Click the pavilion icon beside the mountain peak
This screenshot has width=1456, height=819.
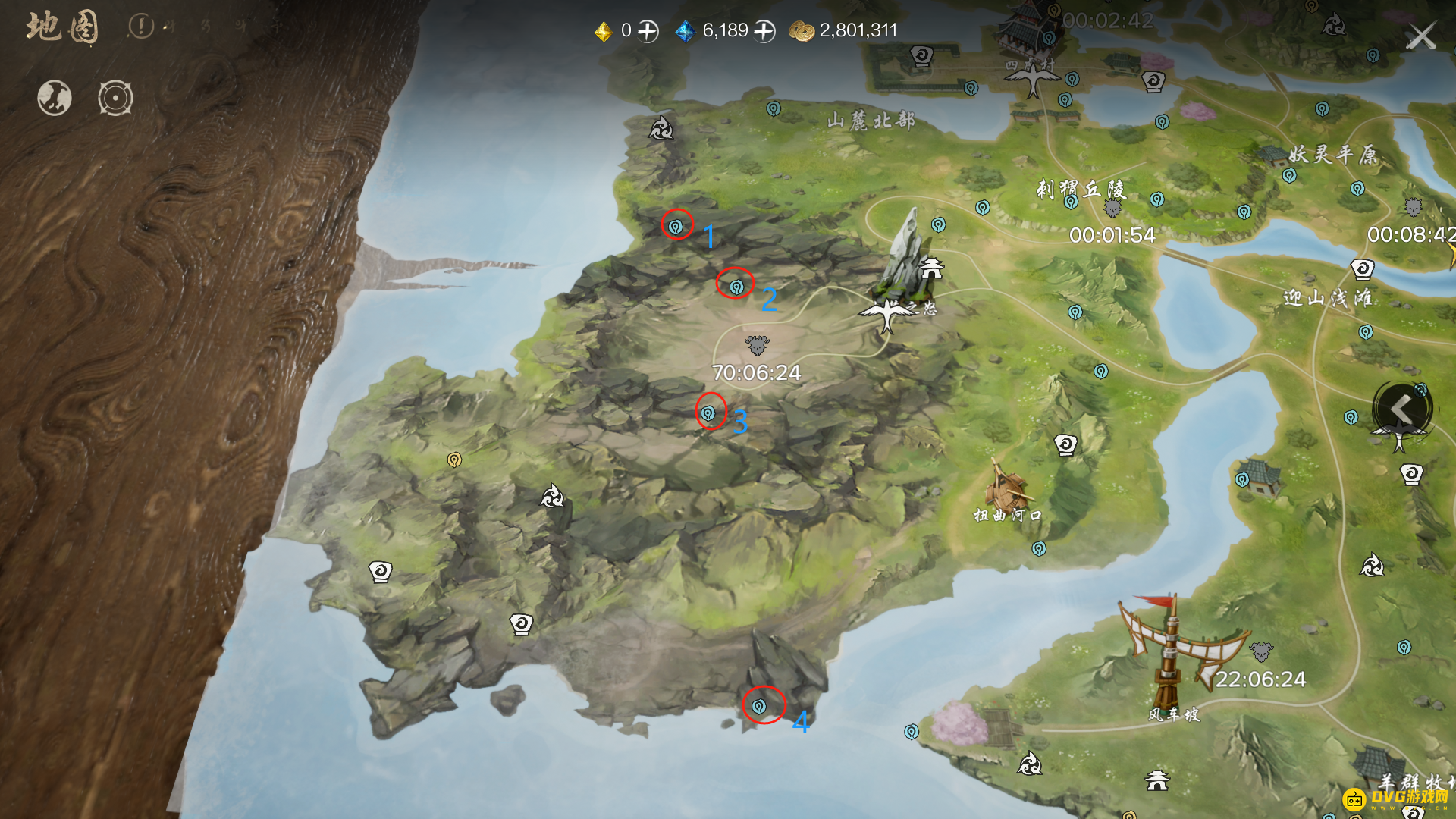tap(931, 267)
